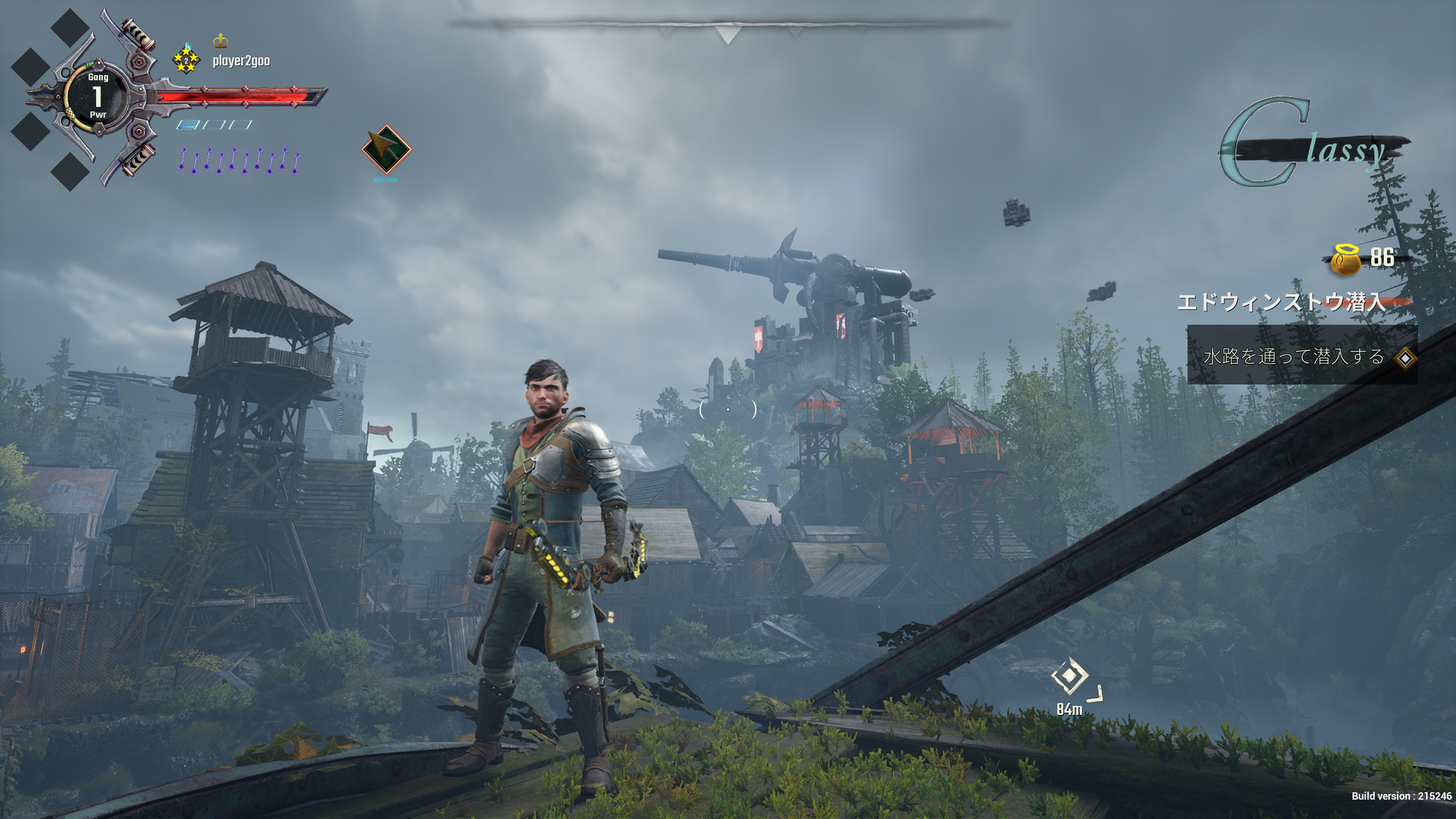Select the gold coin pouch icon
The image size is (1456, 819).
(1346, 259)
